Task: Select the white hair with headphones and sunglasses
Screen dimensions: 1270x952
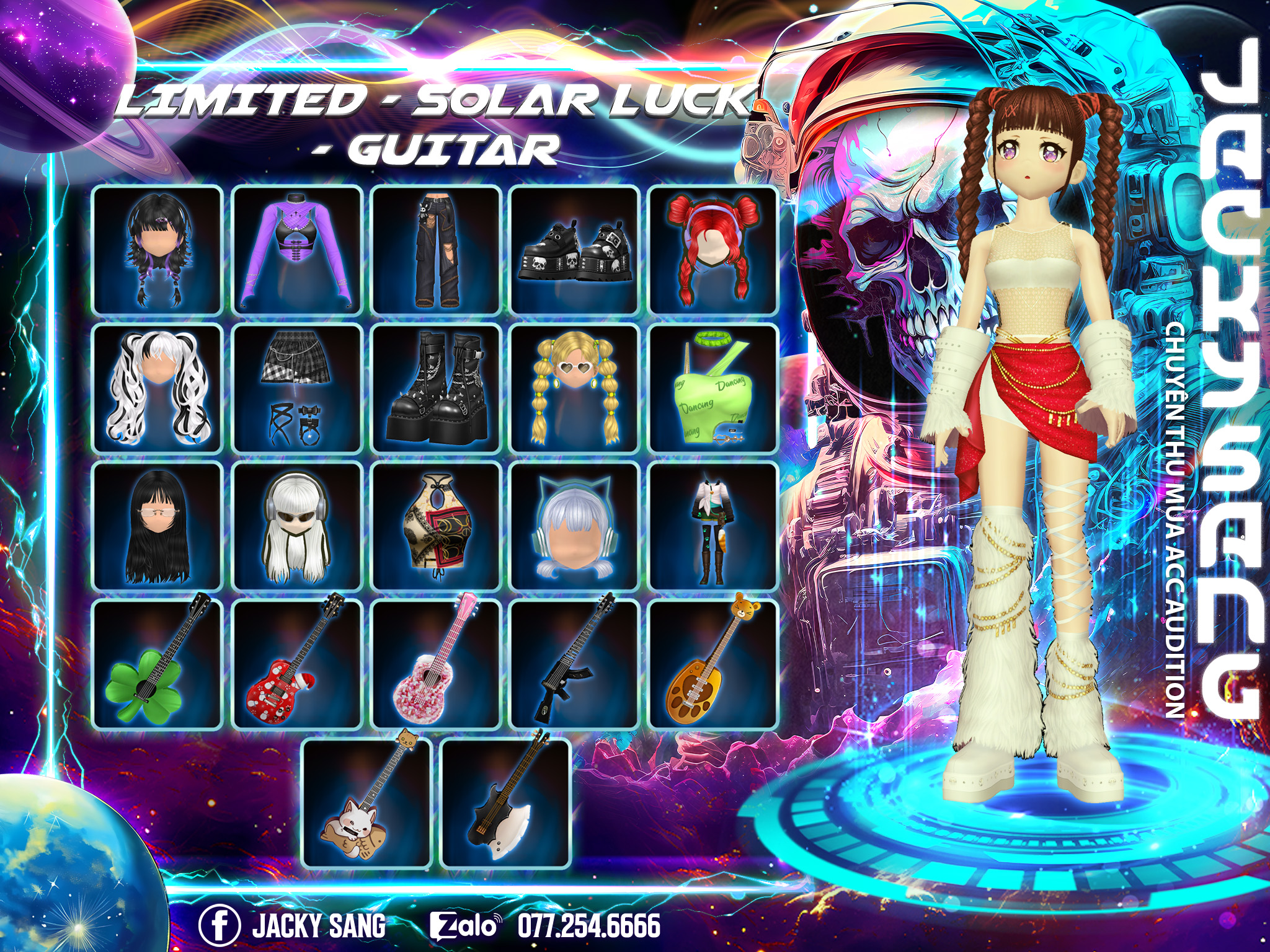Action: pos(297,526)
